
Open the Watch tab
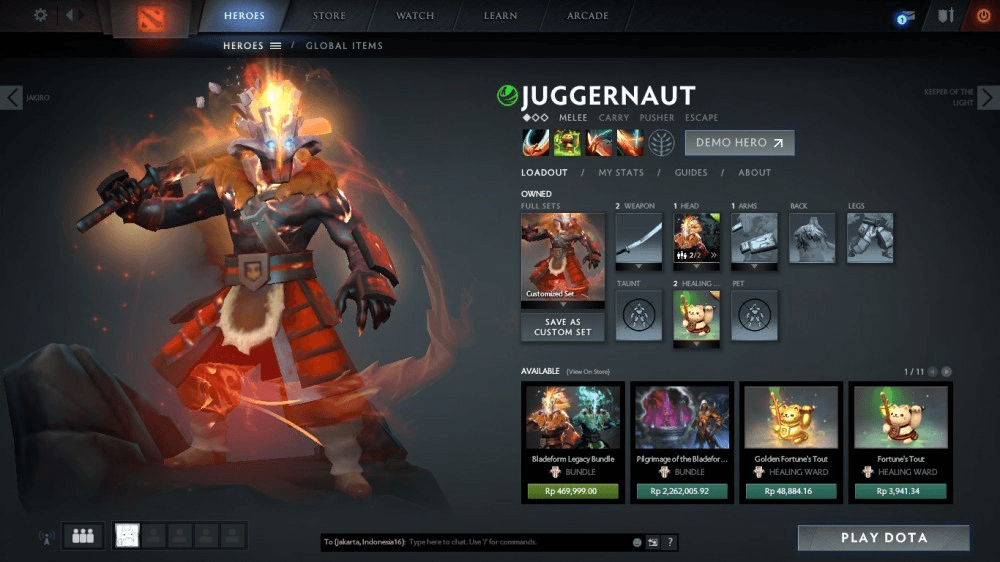click(415, 16)
